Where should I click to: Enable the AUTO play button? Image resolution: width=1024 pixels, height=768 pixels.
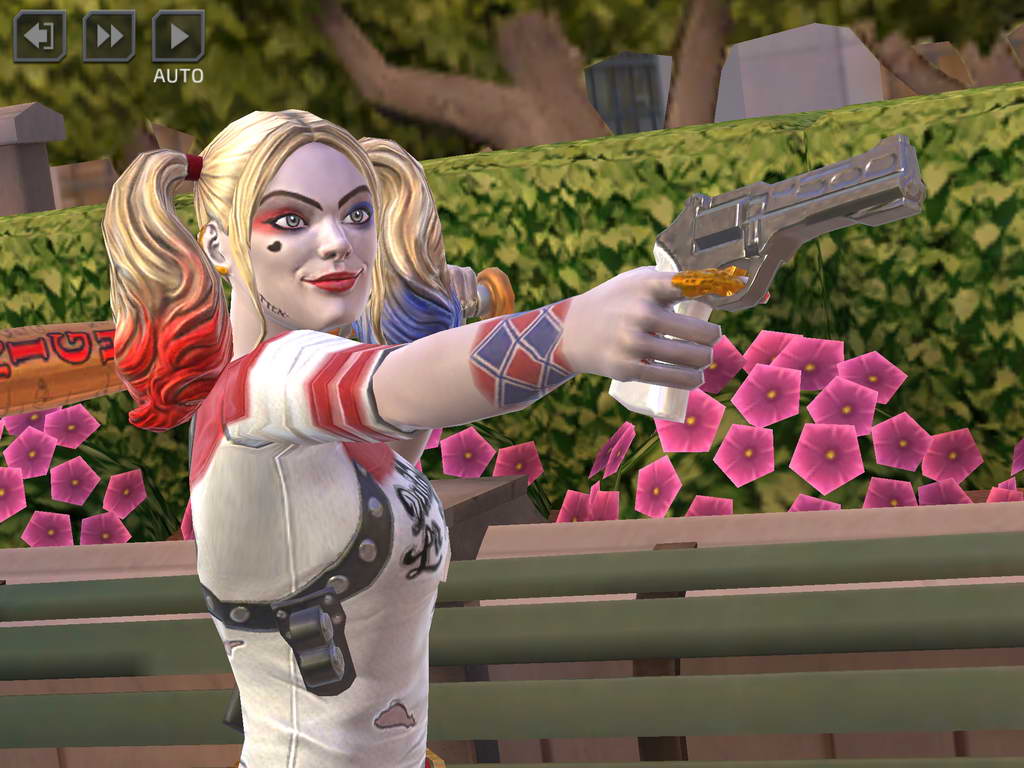click(x=178, y=37)
